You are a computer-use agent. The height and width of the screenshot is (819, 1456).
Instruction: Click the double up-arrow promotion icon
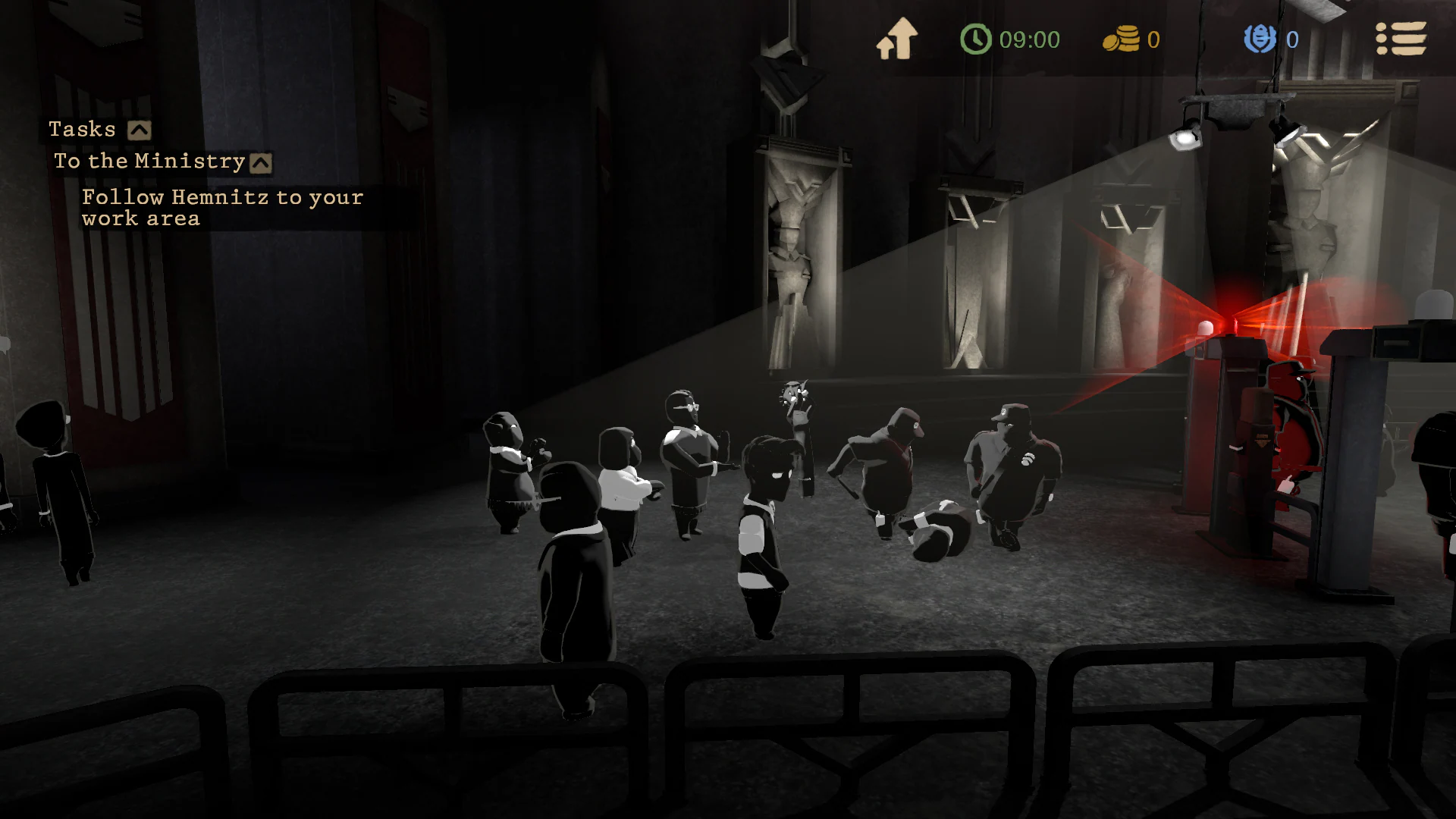(898, 36)
